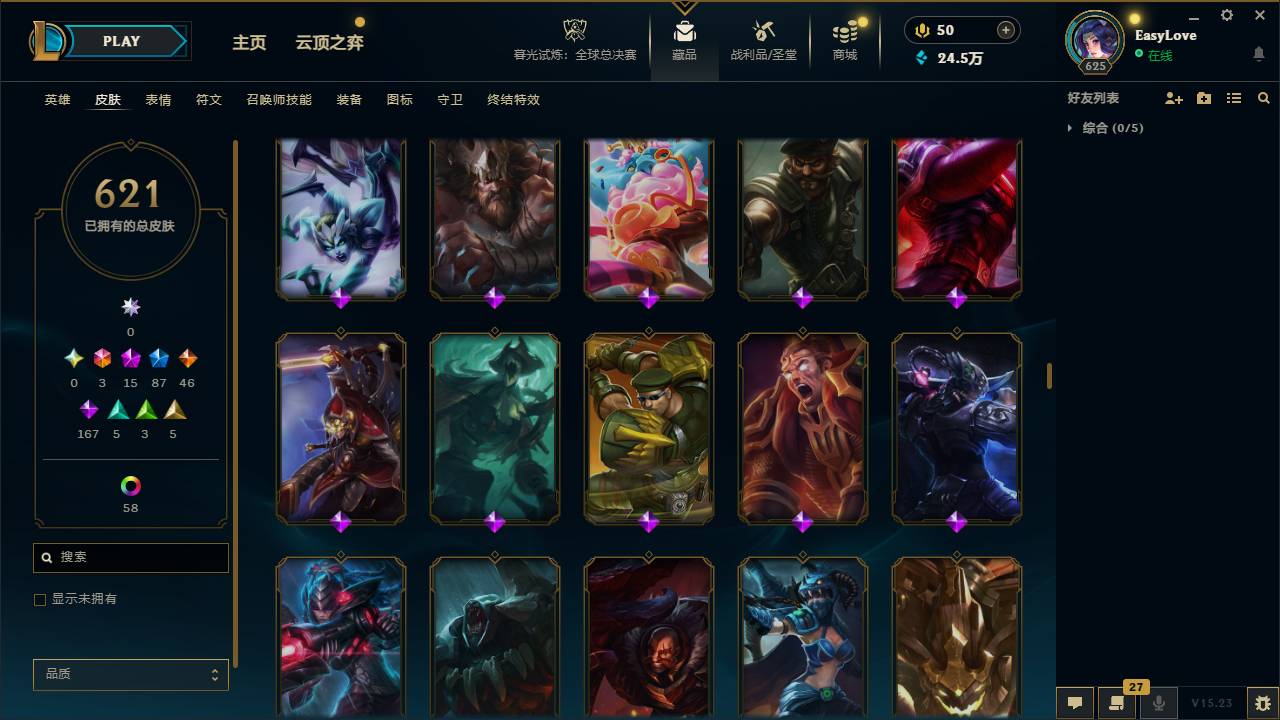Screen dimensions: 1280x720
Task: Click the add friend icon in friend list
Action: [x=1174, y=97]
